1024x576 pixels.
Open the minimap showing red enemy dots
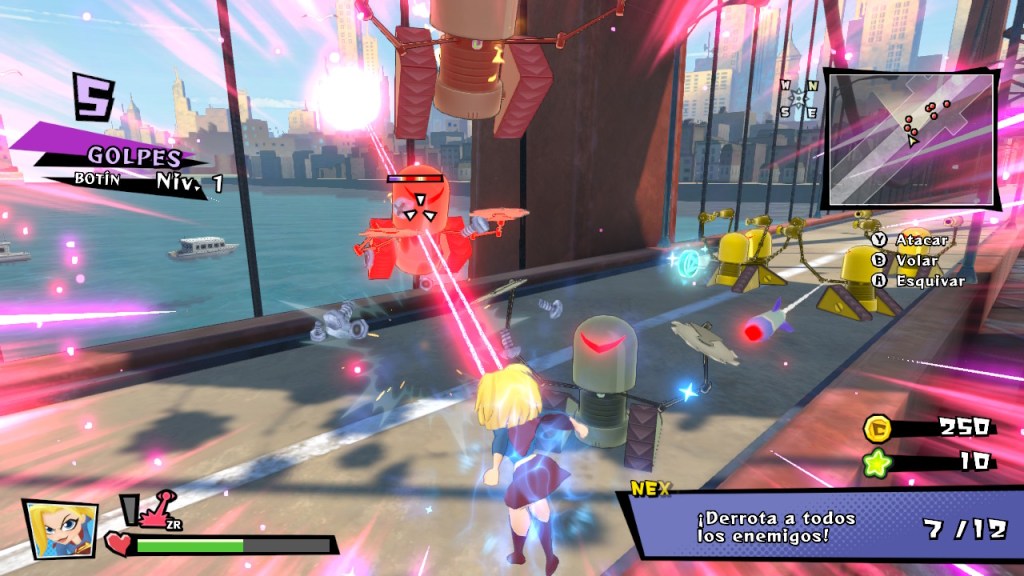909,137
